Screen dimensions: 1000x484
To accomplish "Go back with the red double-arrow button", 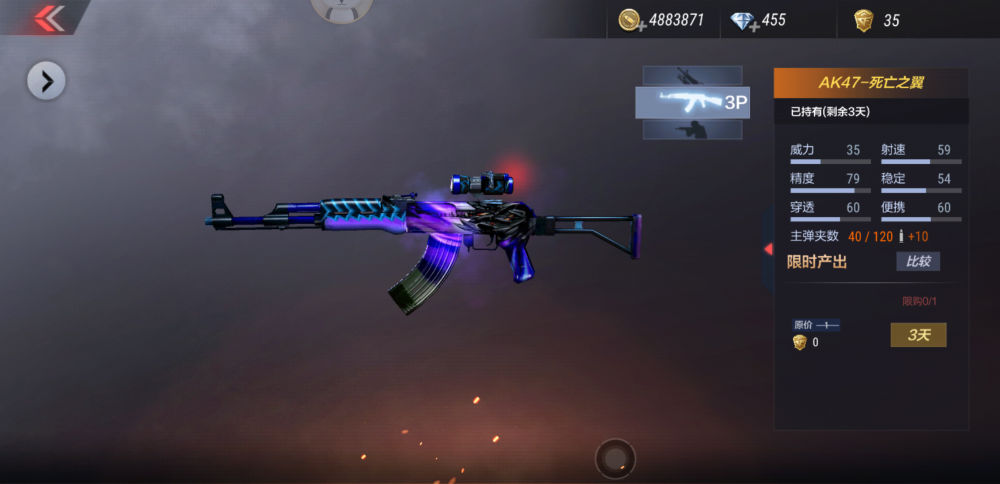I will point(45,17).
